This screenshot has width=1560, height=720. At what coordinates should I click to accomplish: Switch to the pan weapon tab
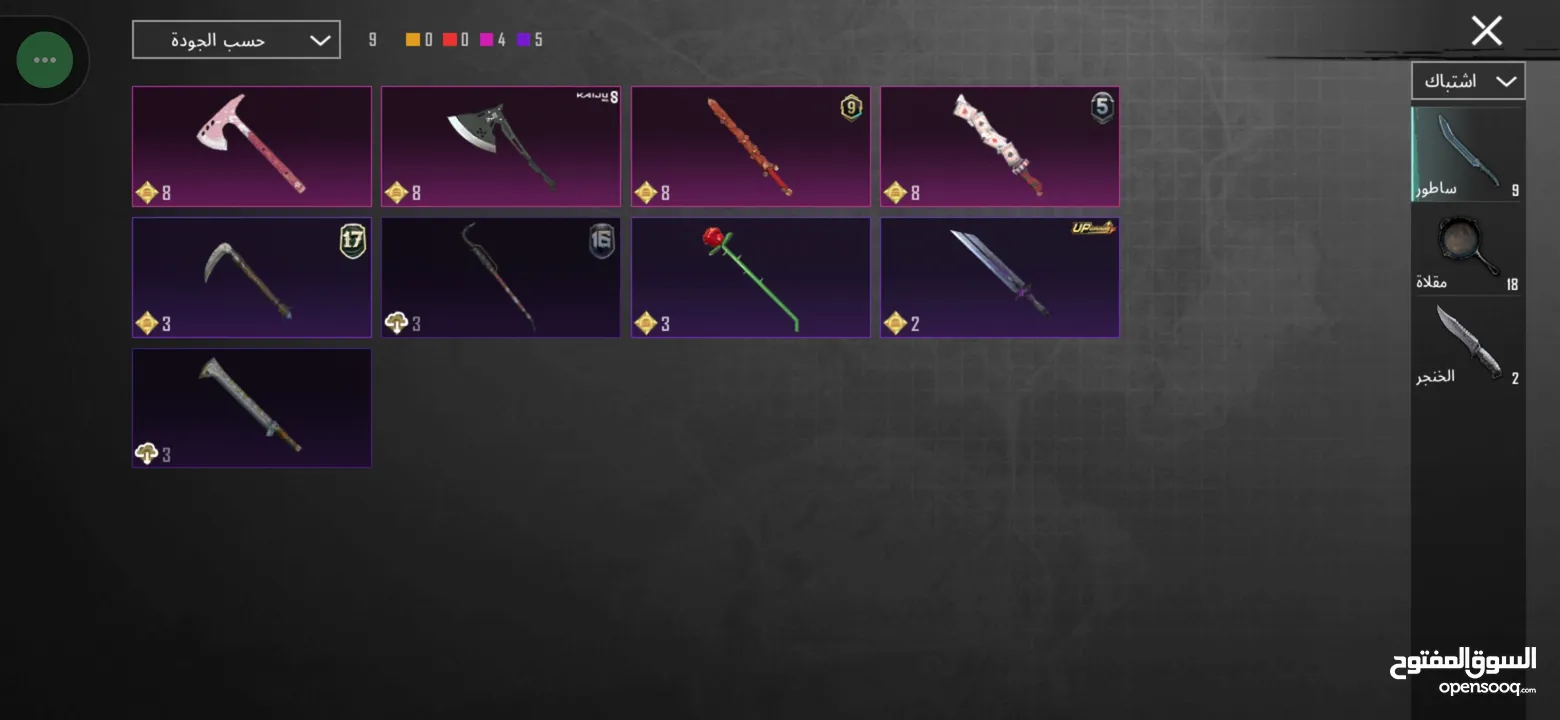click(1467, 250)
